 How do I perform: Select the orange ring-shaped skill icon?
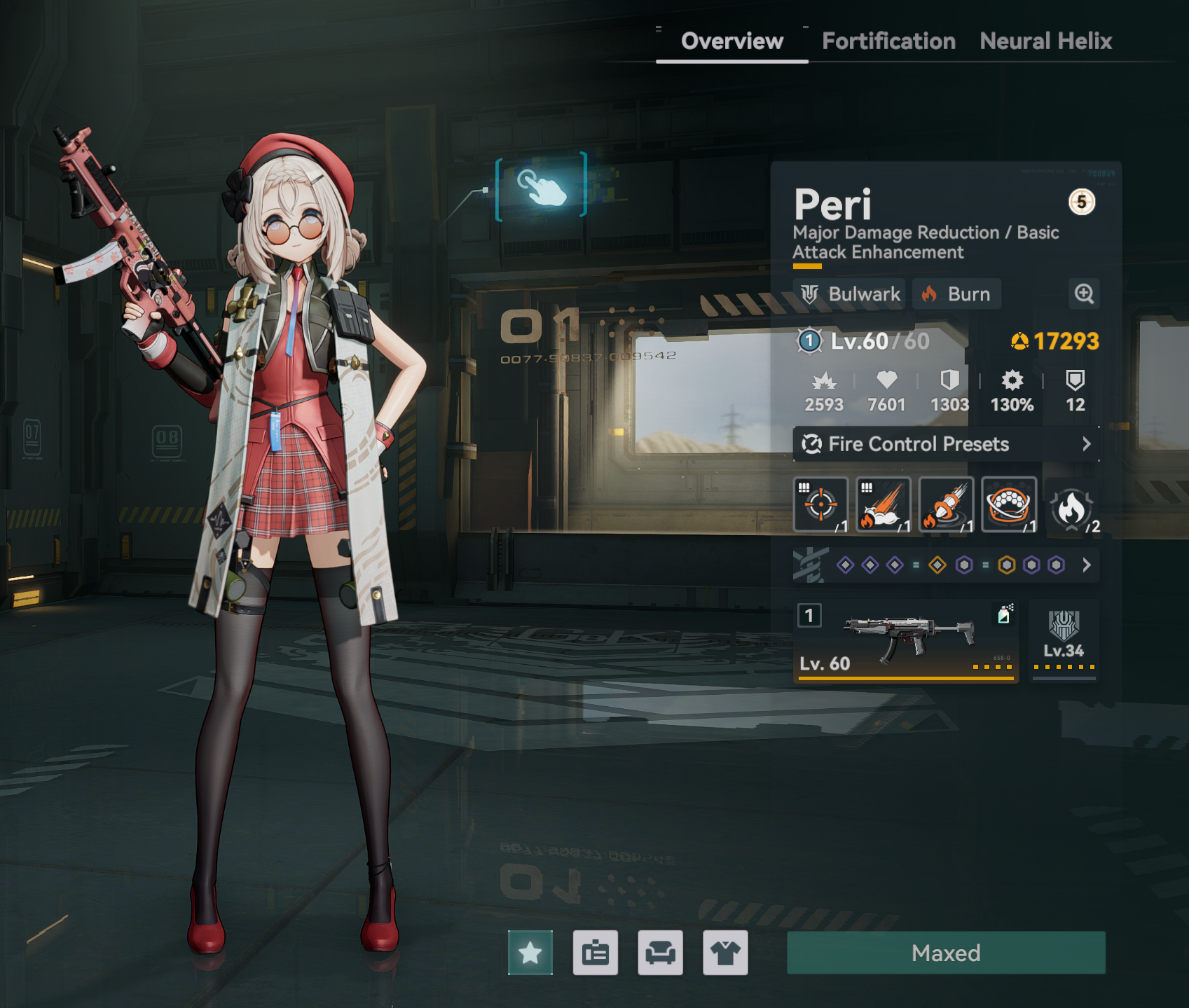pyautogui.click(x=1009, y=504)
